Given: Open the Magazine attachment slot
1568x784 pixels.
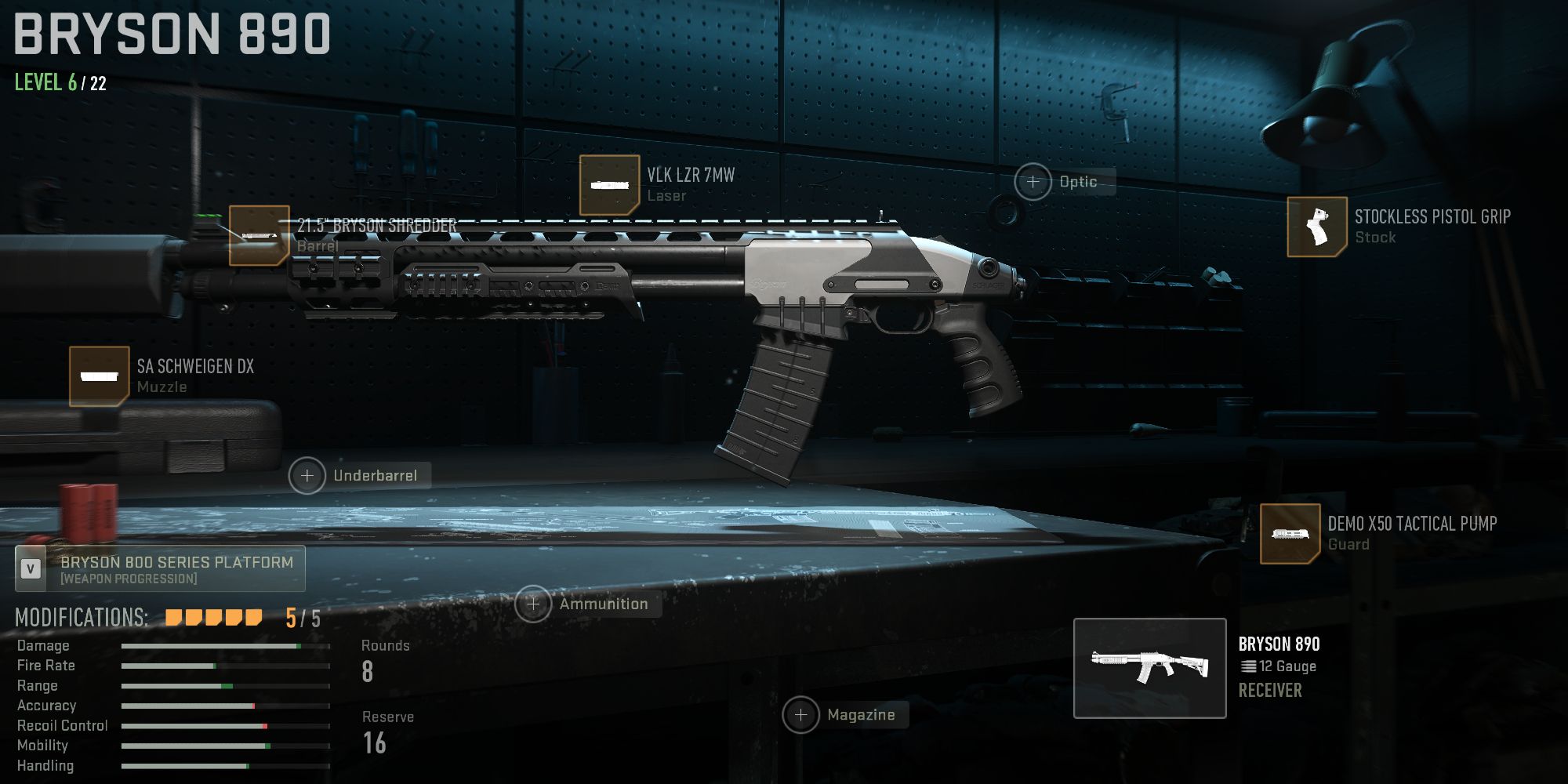Looking at the screenshot, I should [801, 714].
